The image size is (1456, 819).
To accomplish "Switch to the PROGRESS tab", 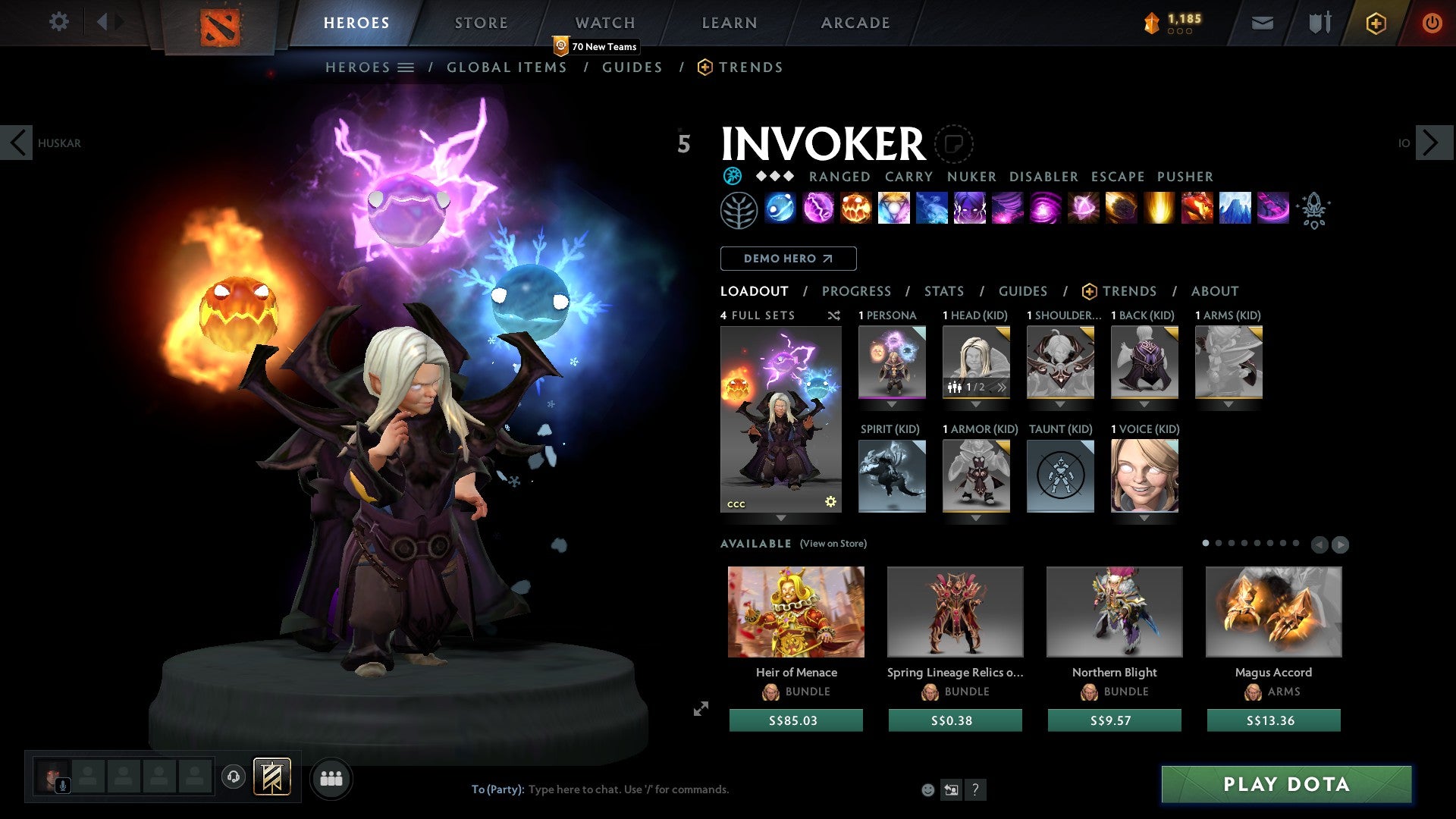I will tap(857, 290).
